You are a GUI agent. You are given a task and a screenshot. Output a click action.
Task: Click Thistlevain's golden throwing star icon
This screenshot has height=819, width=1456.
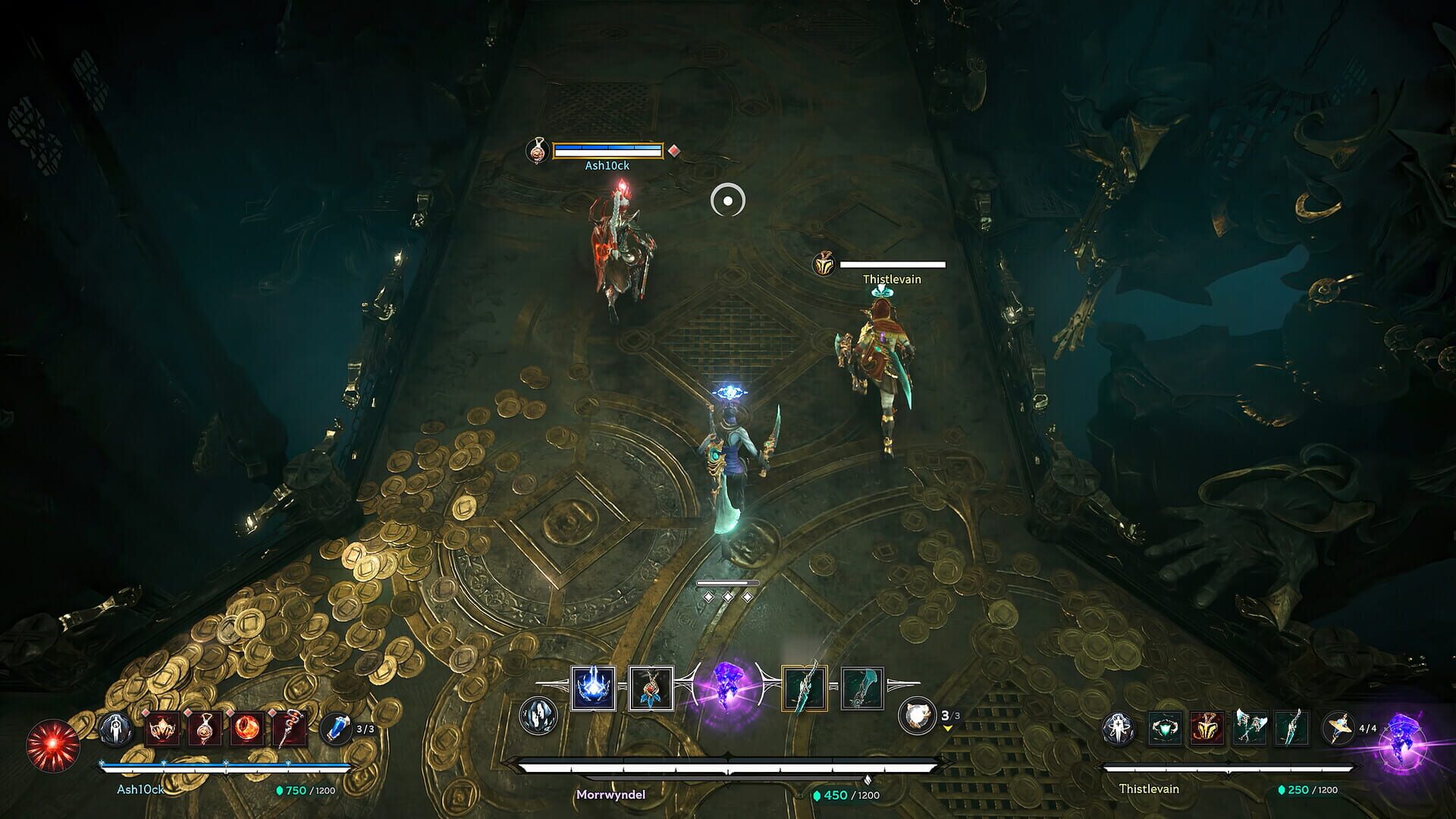(1340, 728)
